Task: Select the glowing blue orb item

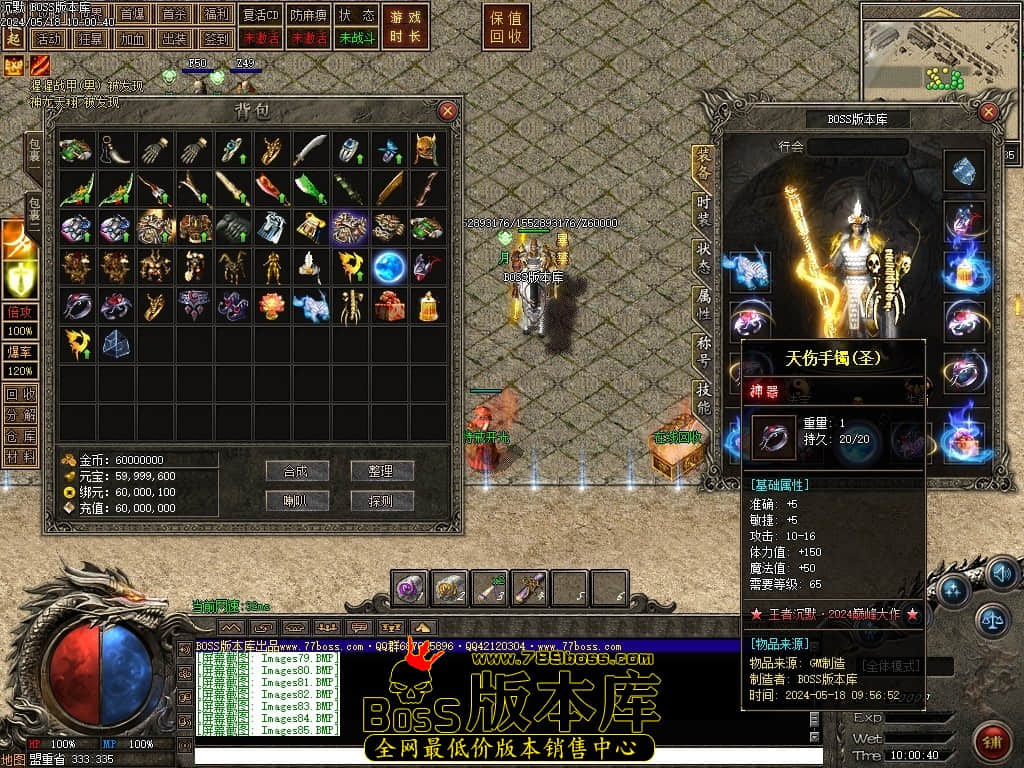Action: click(389, 266)
